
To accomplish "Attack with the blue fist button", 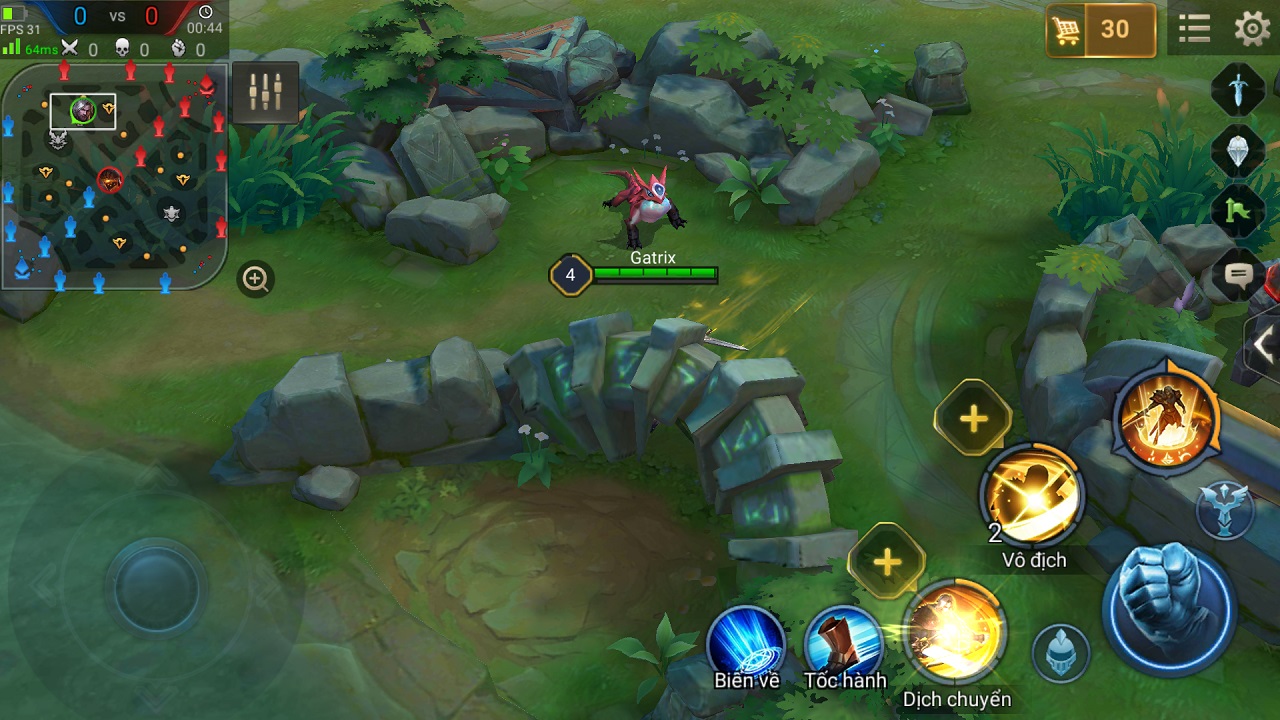I will [x=1168, y=607].
